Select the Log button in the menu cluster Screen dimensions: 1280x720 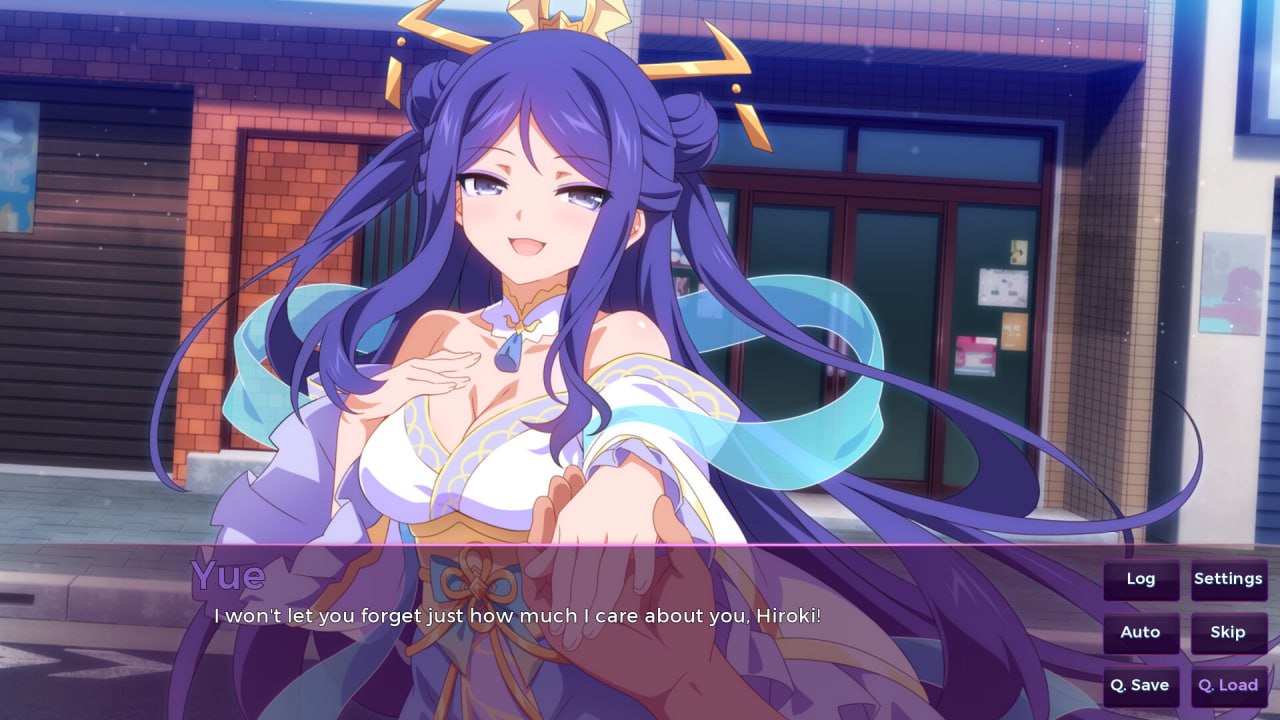coord(1140,579)
